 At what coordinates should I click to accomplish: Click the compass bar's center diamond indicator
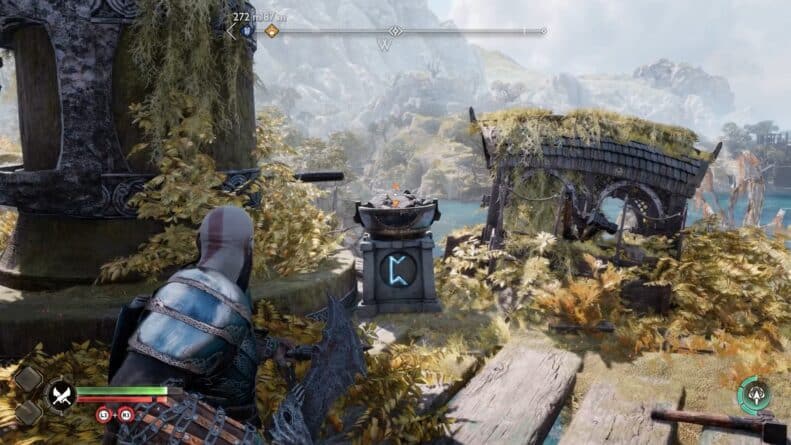(x=395, y=31)
